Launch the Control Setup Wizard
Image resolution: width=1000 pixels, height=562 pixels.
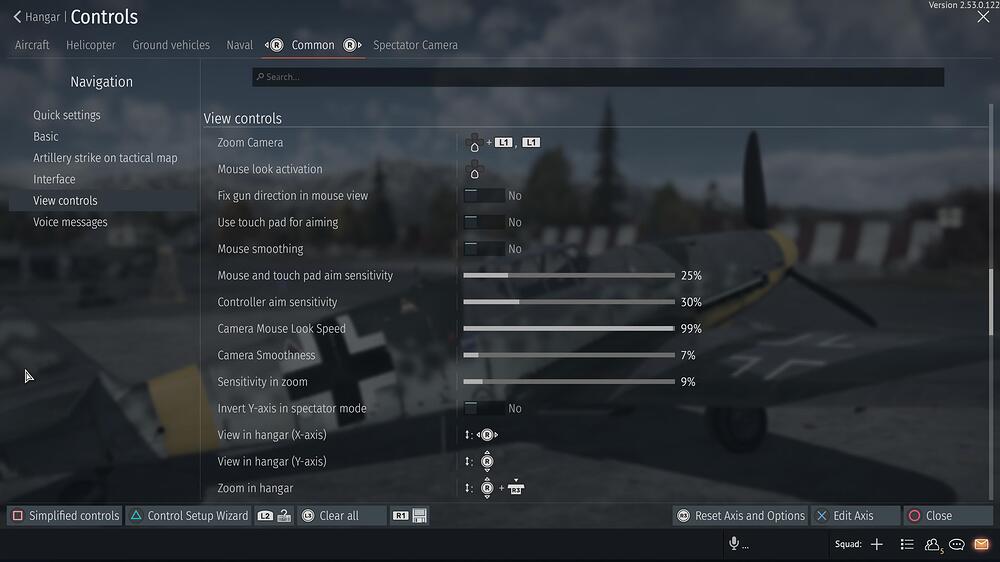point(188,516)
